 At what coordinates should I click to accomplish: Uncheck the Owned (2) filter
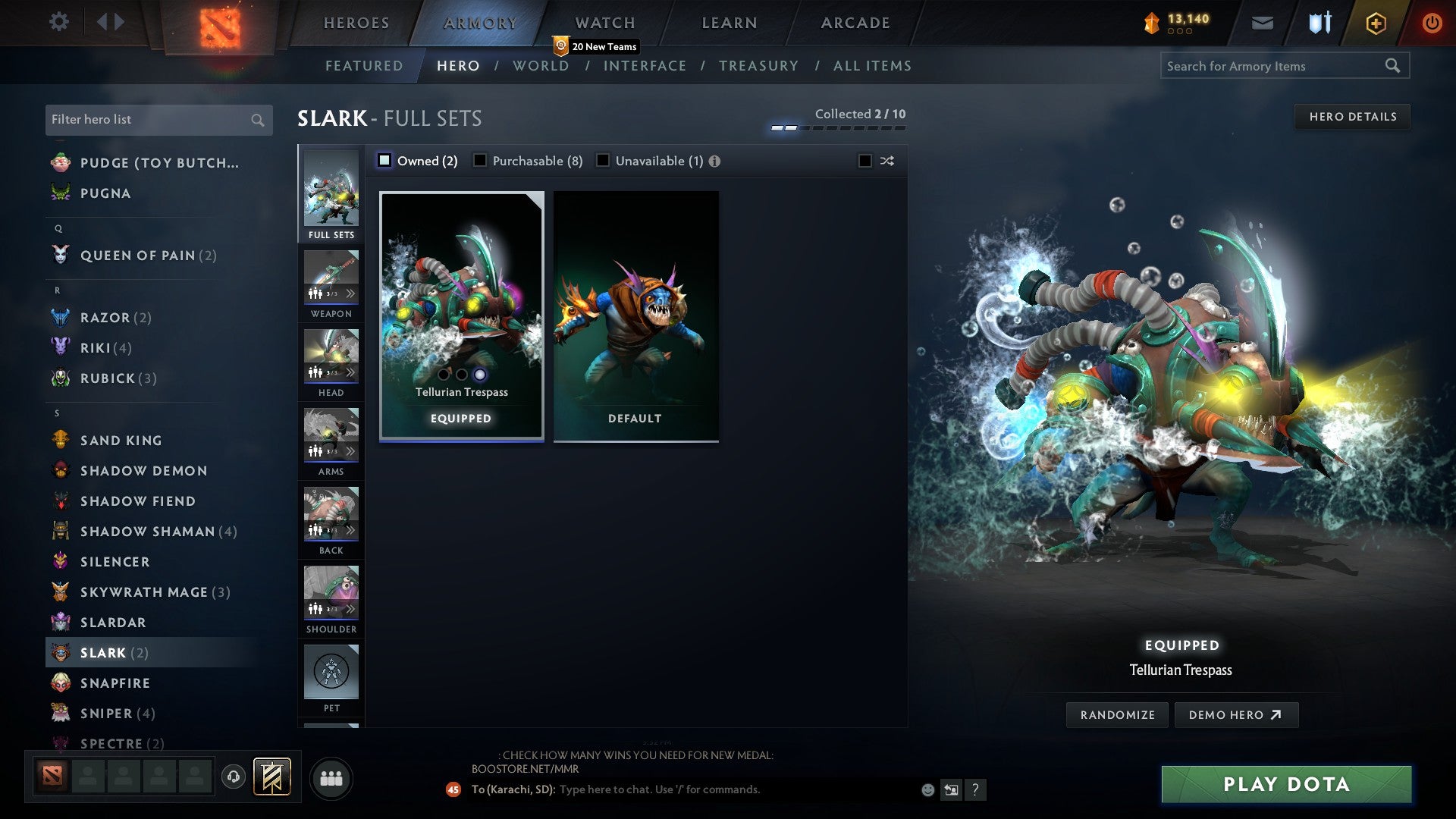point(385,160)
